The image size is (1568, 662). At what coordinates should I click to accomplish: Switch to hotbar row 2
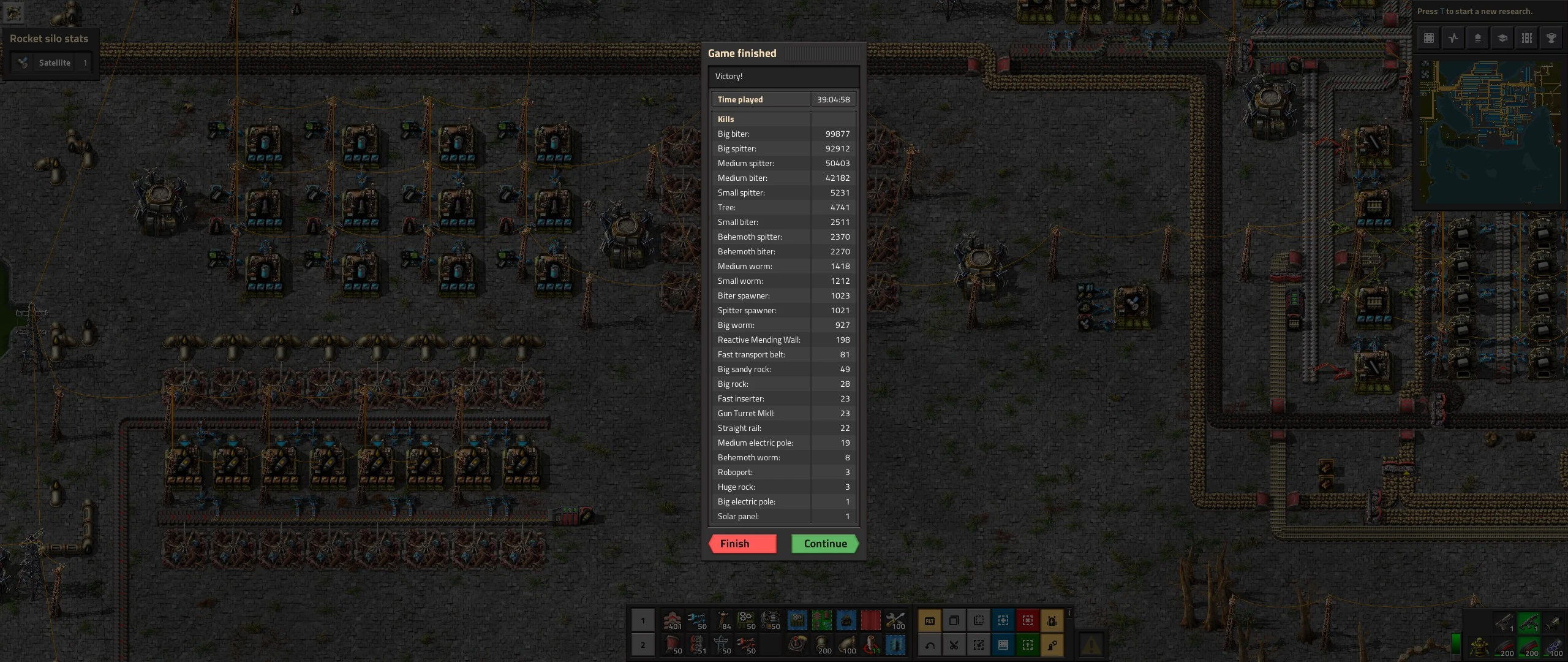click(643, 645)
